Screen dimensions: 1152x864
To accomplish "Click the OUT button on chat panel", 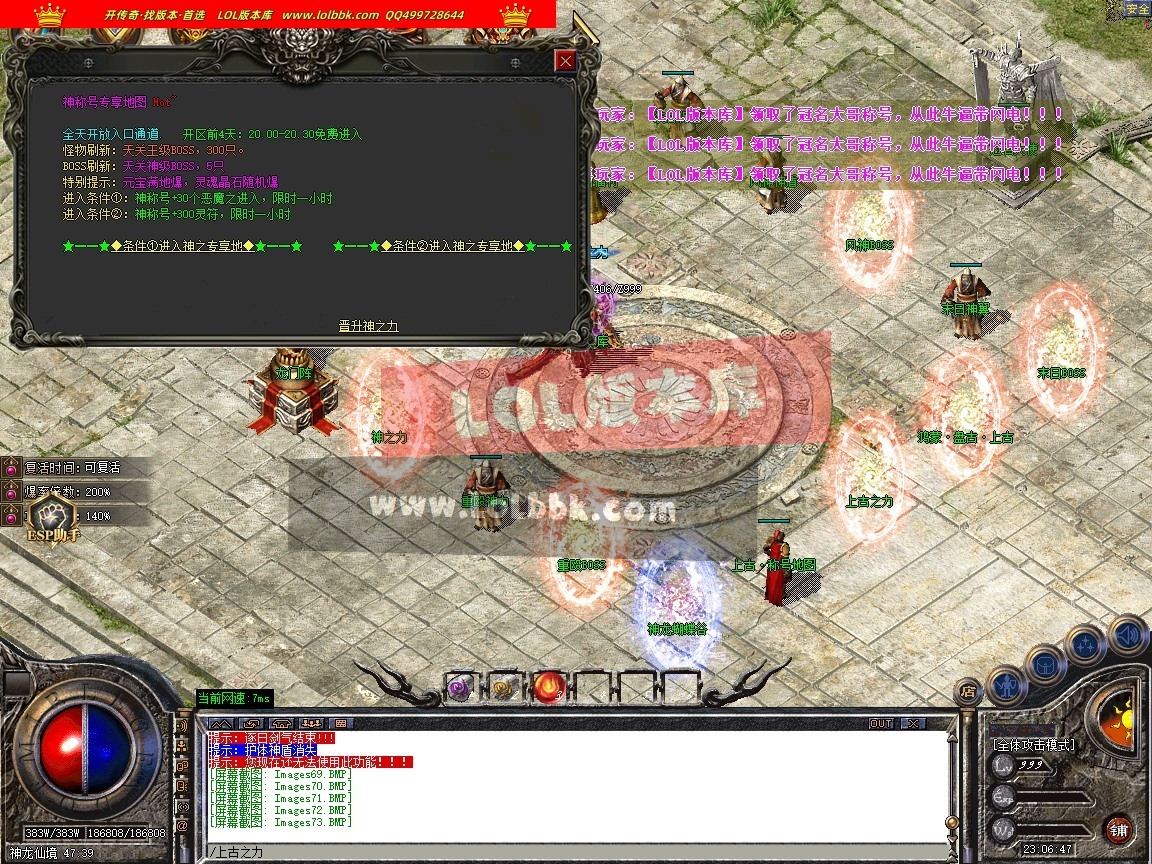I will [x=881, y=723].
